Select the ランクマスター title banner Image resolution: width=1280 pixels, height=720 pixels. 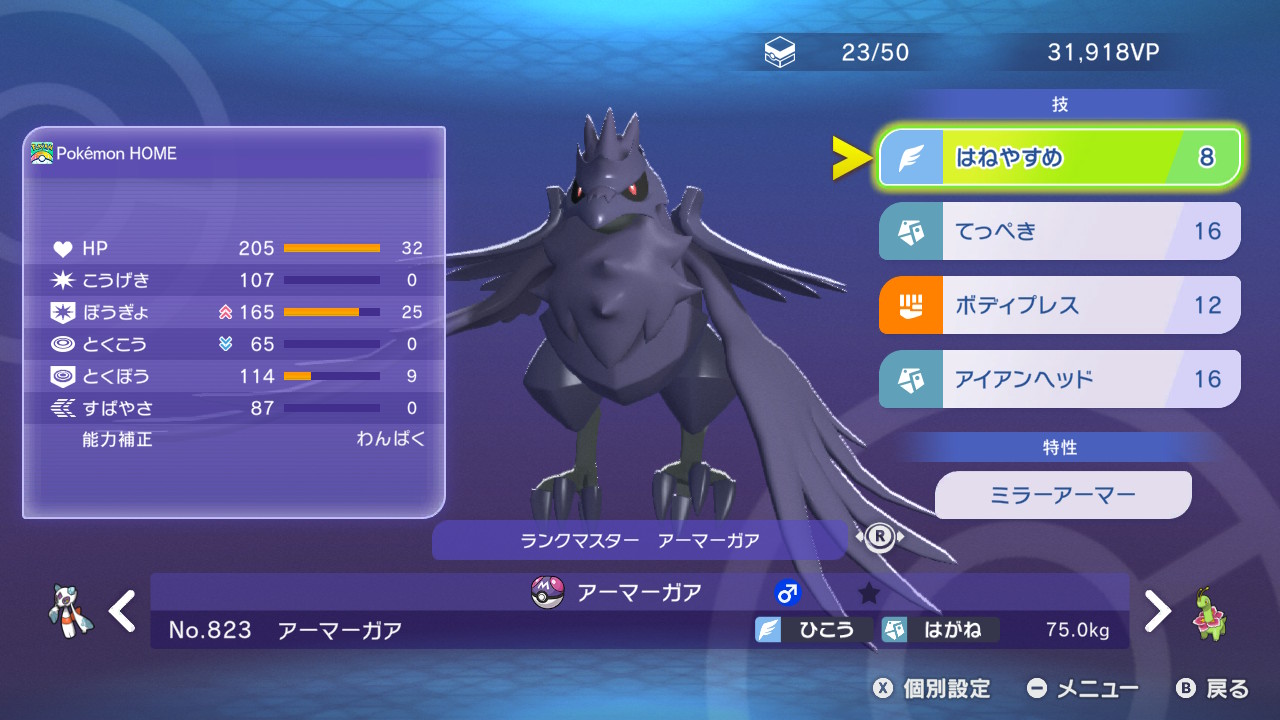pos(639,540)
